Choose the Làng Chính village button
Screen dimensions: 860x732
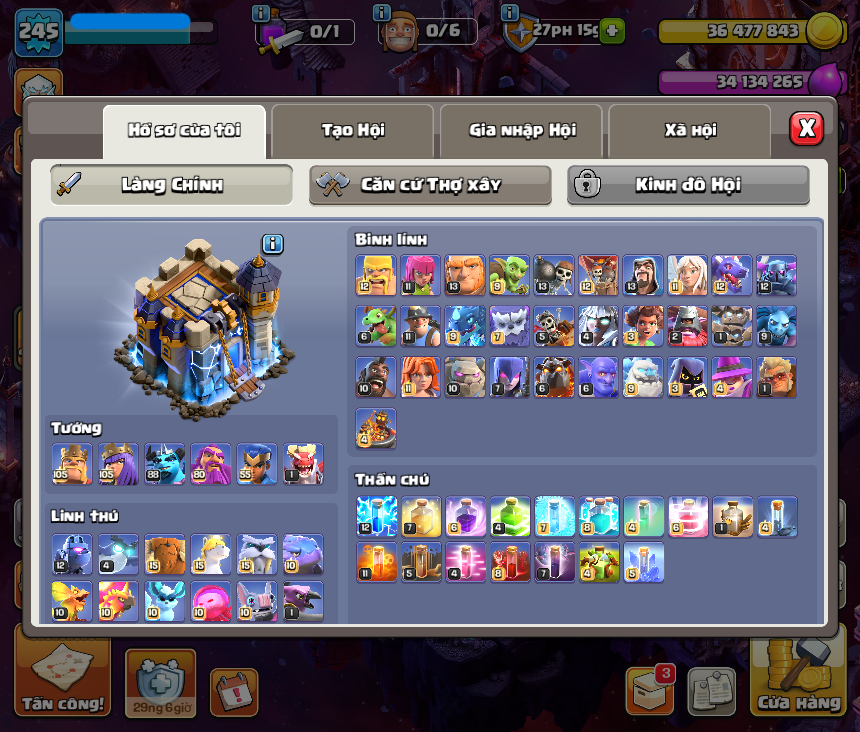point(172,185)
